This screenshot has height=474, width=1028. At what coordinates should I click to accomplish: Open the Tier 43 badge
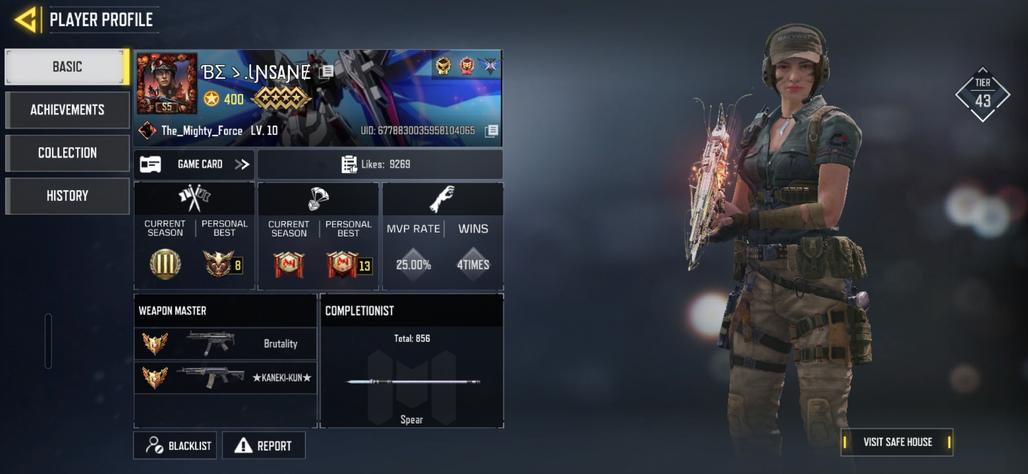[982, 96]
